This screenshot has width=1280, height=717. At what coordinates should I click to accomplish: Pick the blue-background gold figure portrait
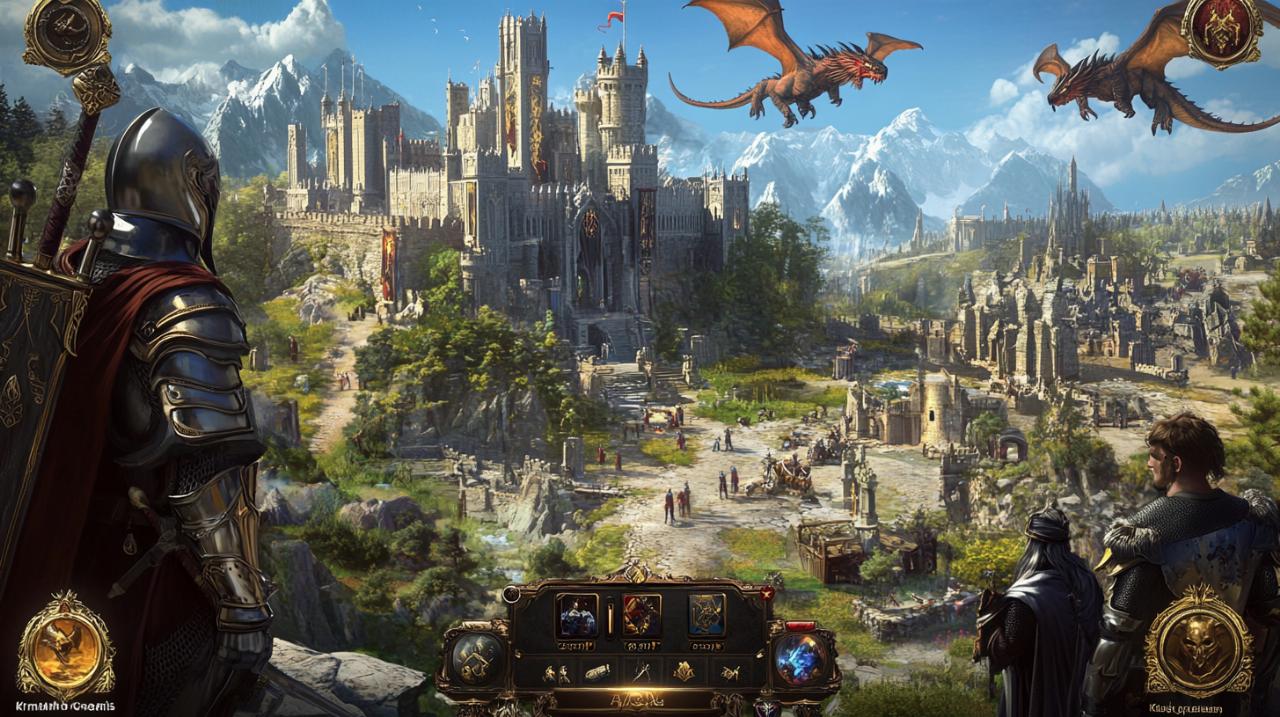(706, 615)
